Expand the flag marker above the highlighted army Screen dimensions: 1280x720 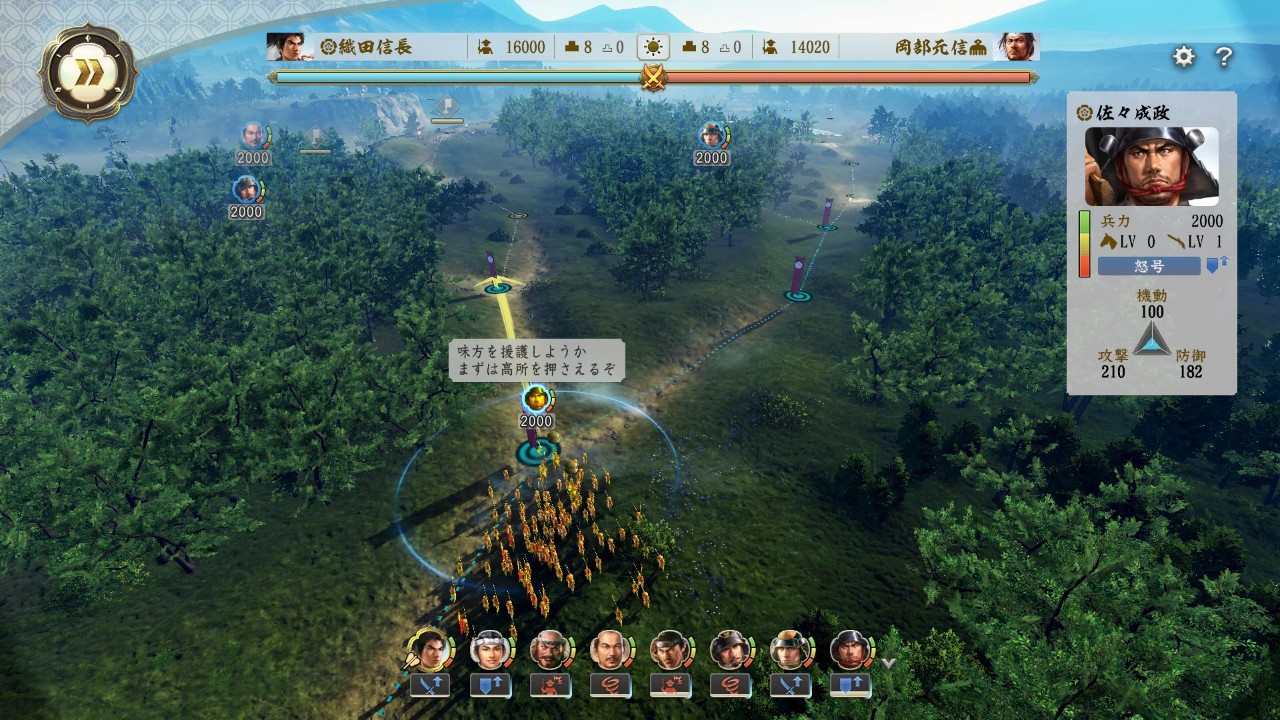point(537,400)
